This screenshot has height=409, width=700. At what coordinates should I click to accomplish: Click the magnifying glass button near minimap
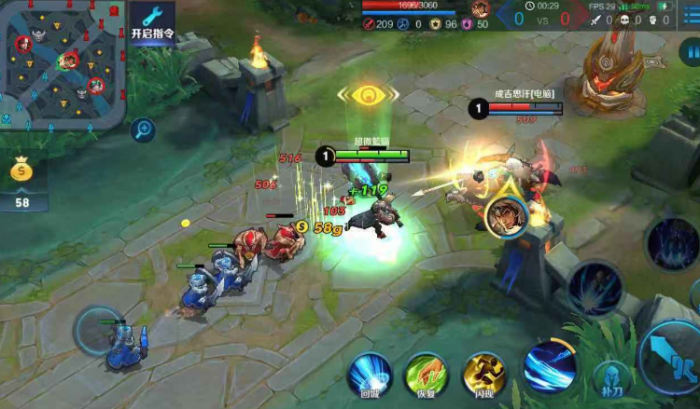tap(143, 129)
